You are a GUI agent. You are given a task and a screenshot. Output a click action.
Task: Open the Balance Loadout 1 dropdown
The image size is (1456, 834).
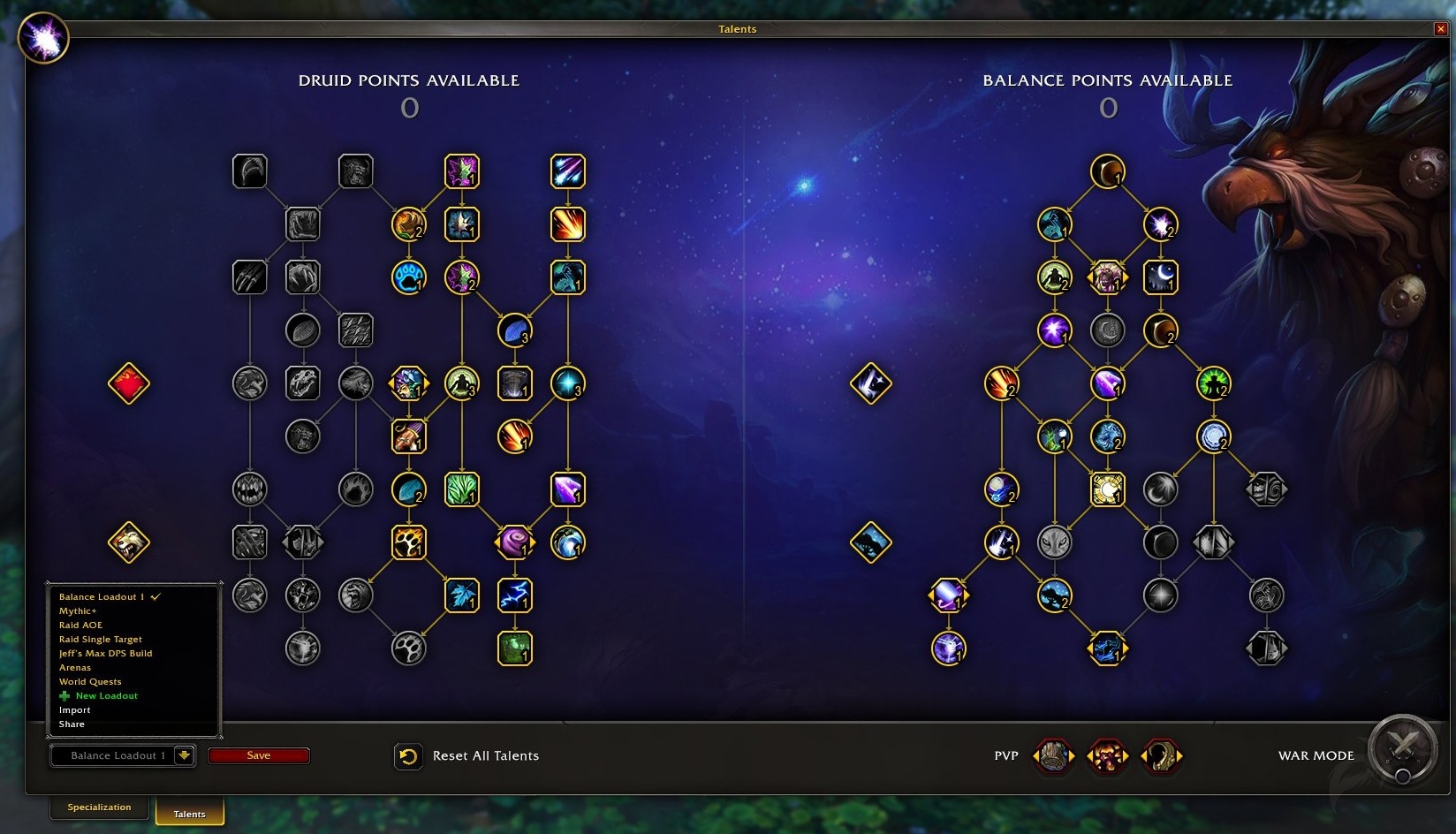click(x=184, y=755)
